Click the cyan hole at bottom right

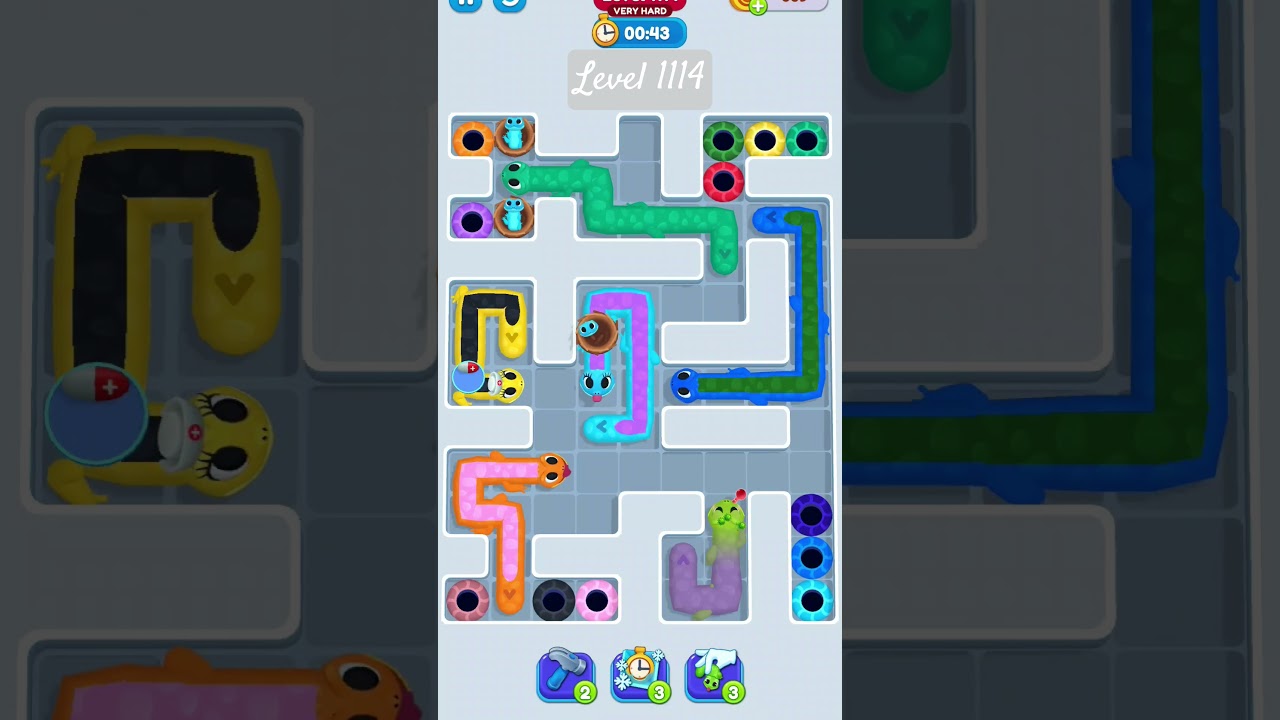pos(814,600)
